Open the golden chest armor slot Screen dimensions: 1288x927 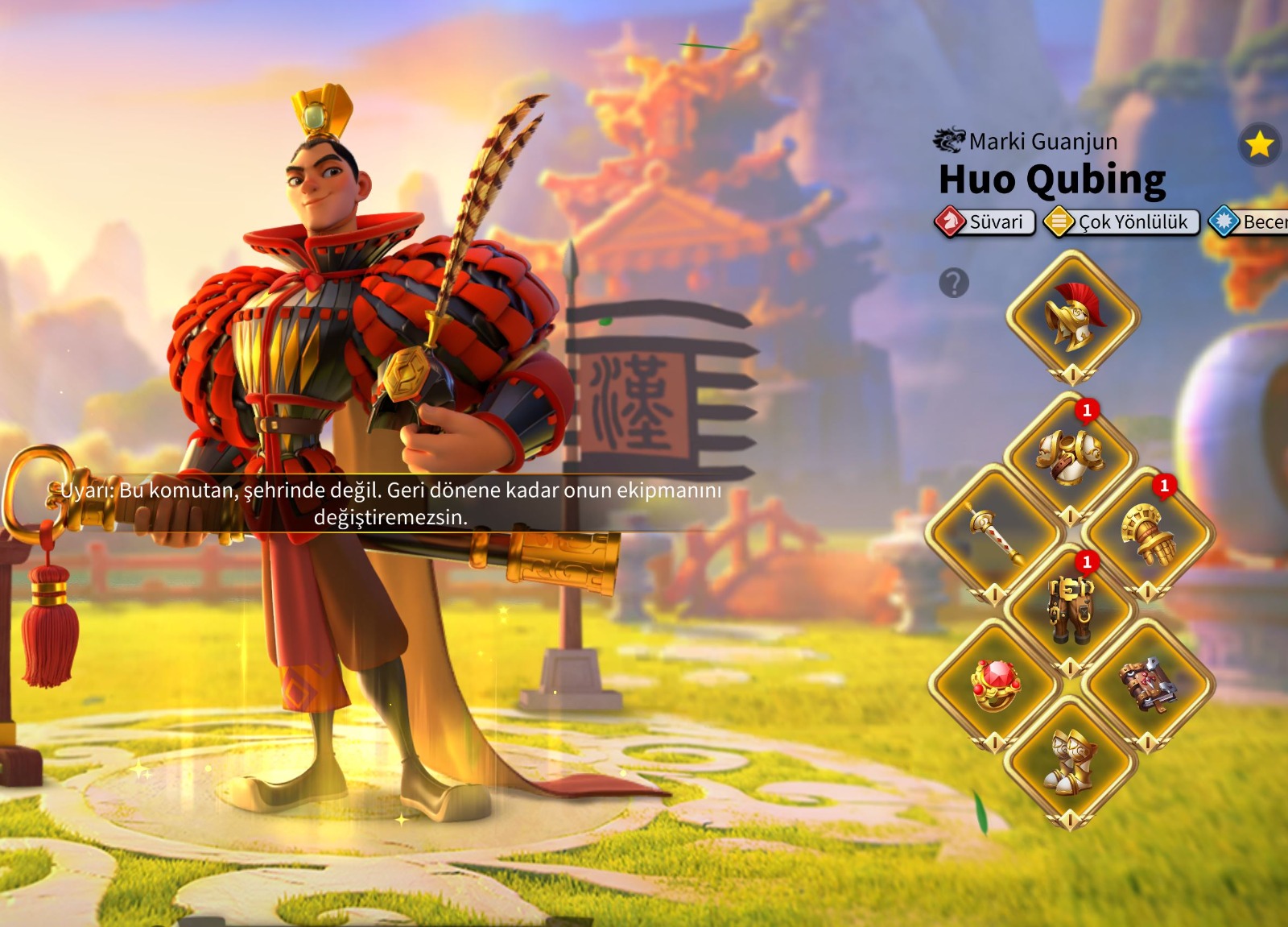[x=1070, y=458]
